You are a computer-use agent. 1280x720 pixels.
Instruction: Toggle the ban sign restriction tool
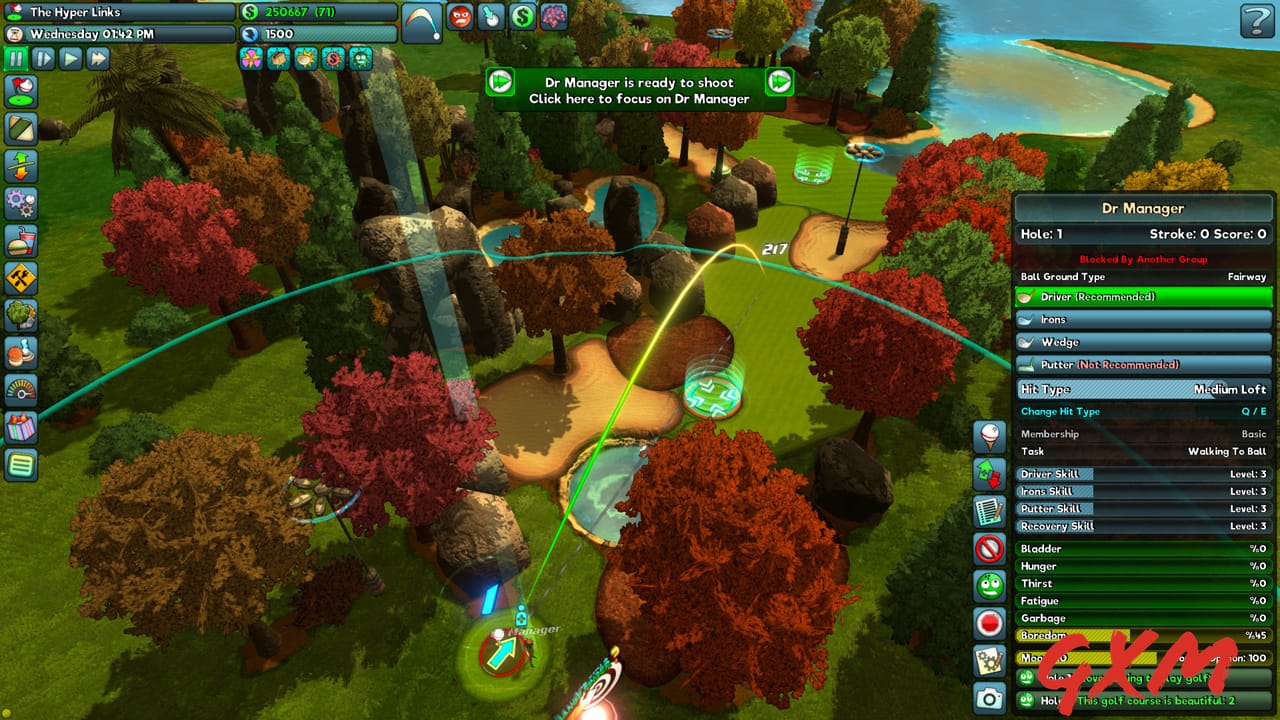988,548
